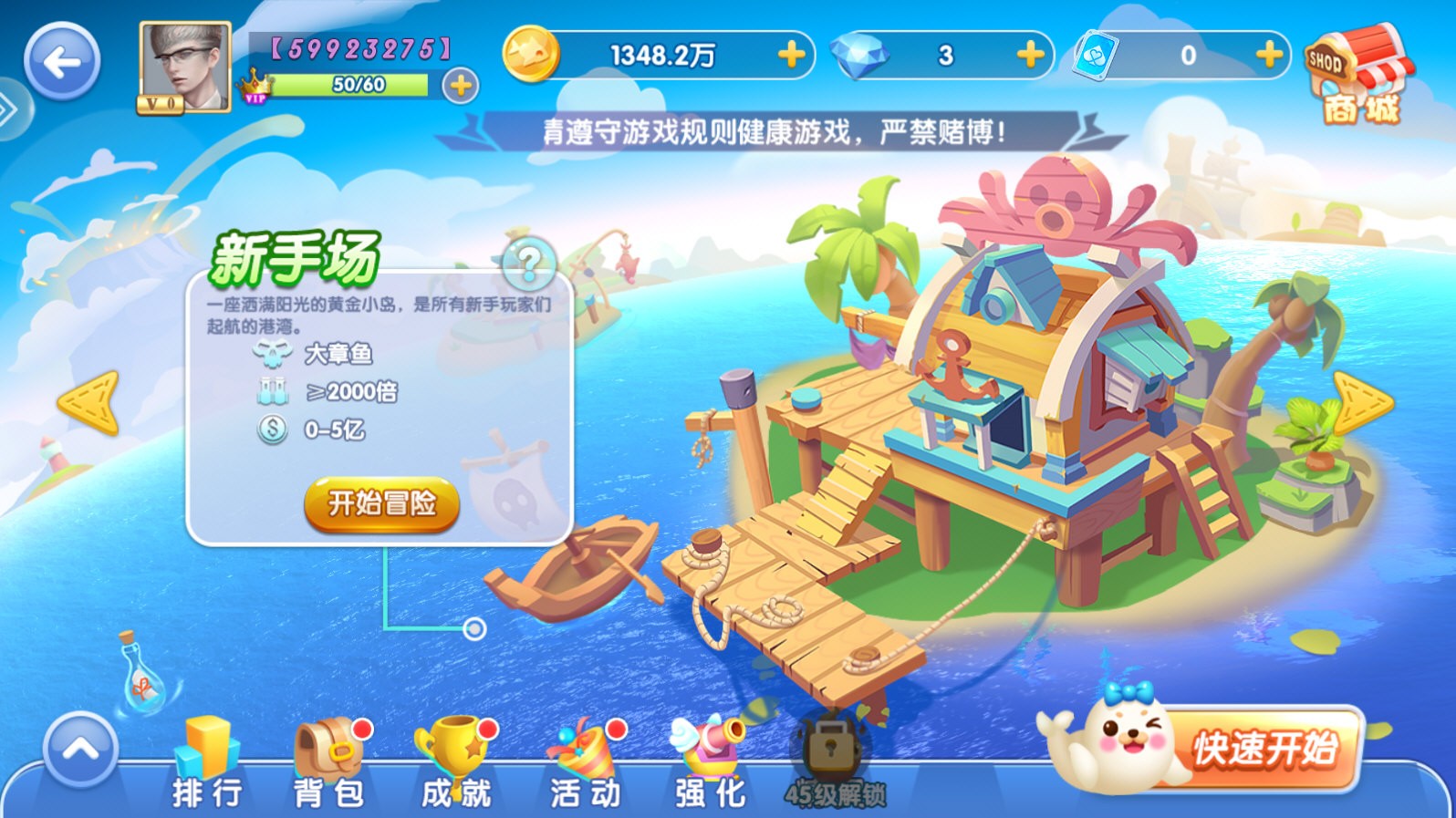The image size is (1456, 818).
Task: Add coins via the gold plus button
Action: tap(790, 56)
